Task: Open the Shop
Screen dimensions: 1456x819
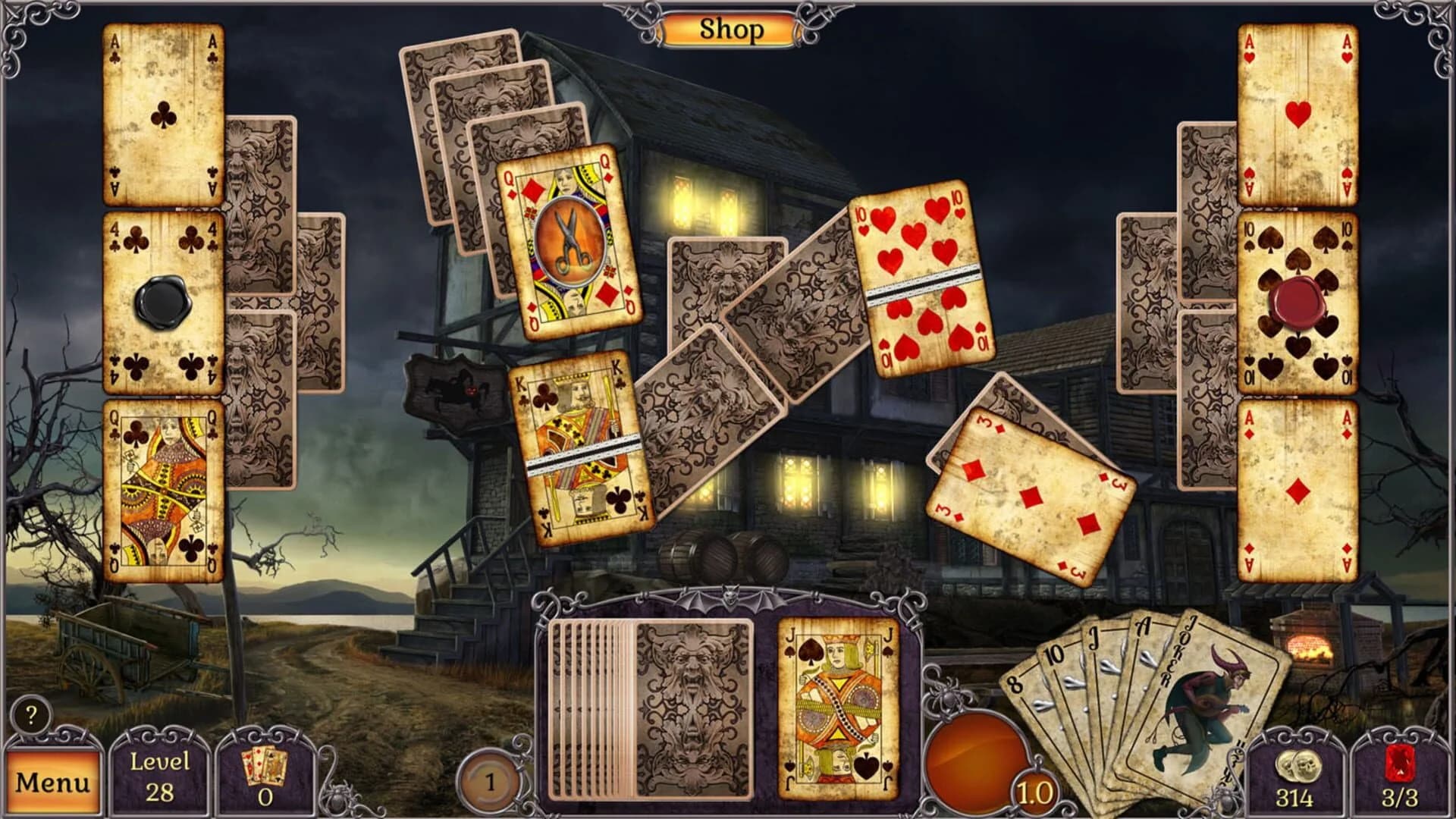Action: (x=731, y=27)
